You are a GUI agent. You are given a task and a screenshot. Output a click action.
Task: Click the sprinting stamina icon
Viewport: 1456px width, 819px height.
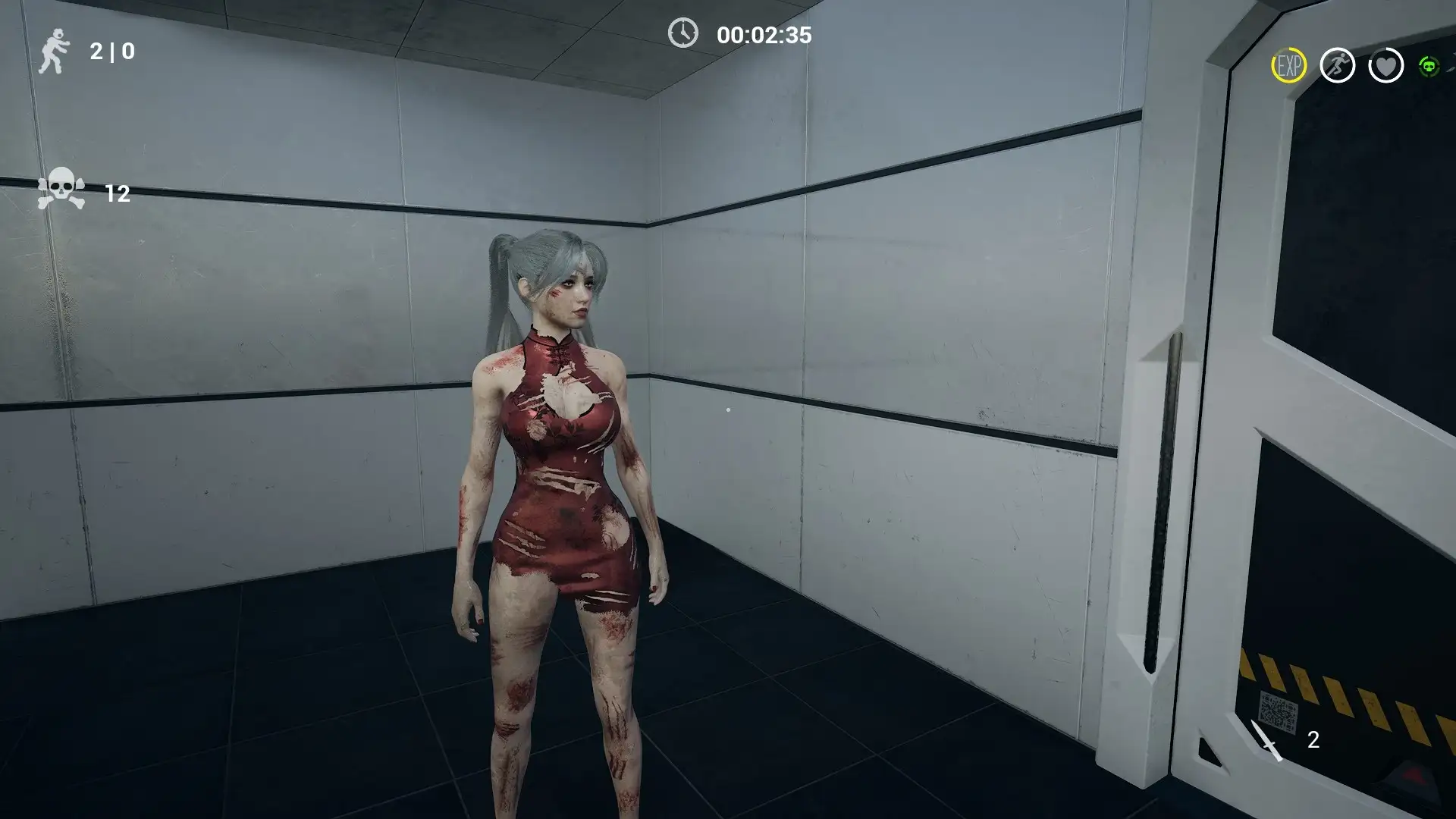(x=1338, y=65)
